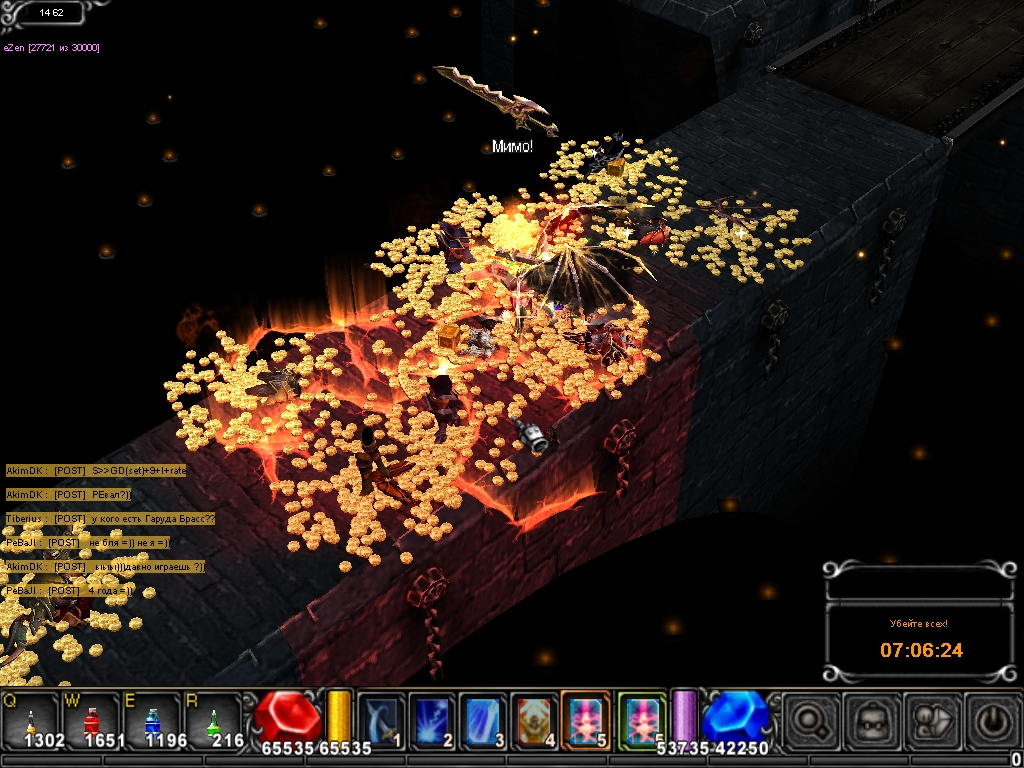Image resolution: width=1024 pixels, height=768 pixels.
Task: Activate the golden figure skill in slot 4
Action: click(x=535, y=719)
